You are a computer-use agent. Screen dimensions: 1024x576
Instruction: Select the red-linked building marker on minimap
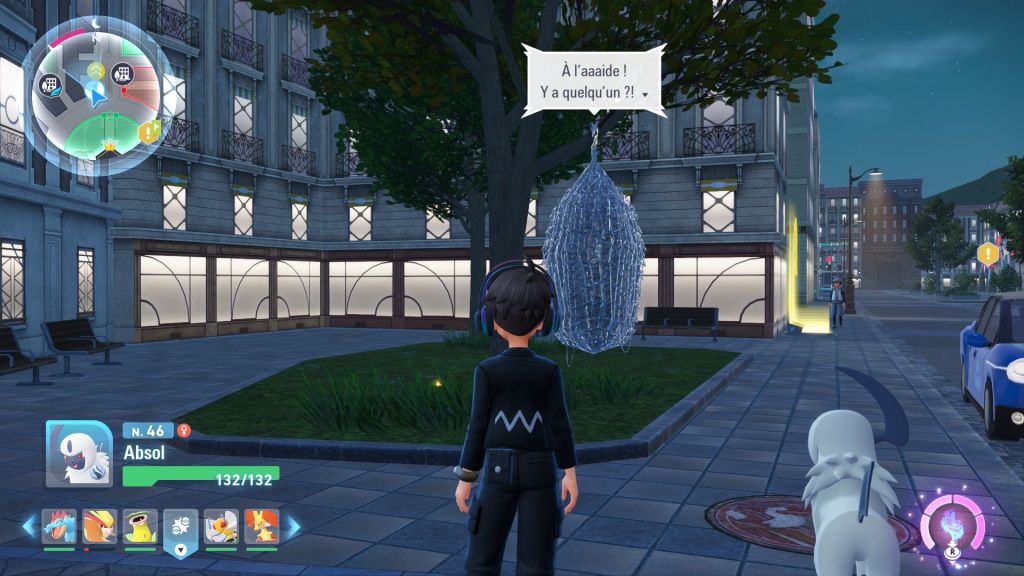(x=123, y=73)
